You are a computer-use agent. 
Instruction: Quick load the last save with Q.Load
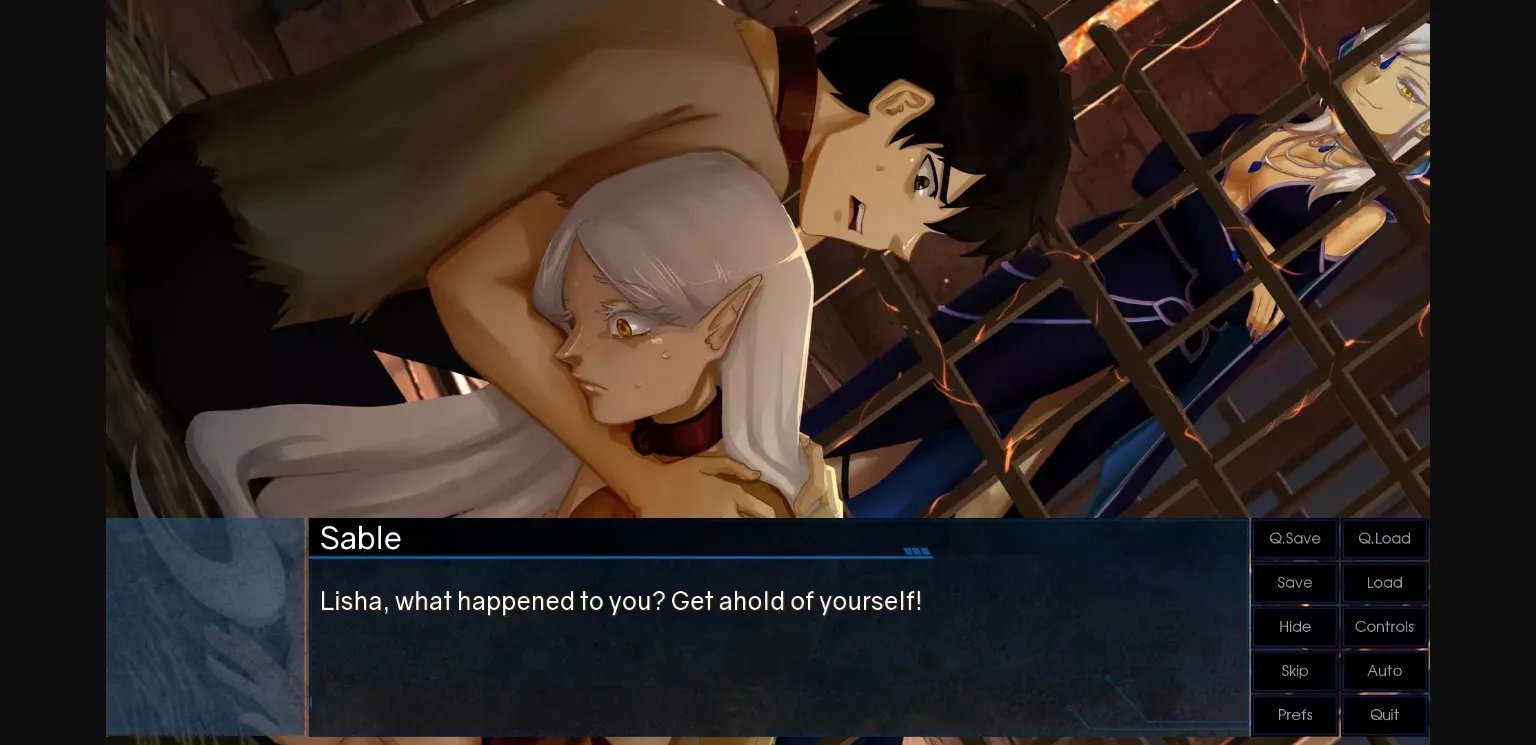tap(1384, 538)
